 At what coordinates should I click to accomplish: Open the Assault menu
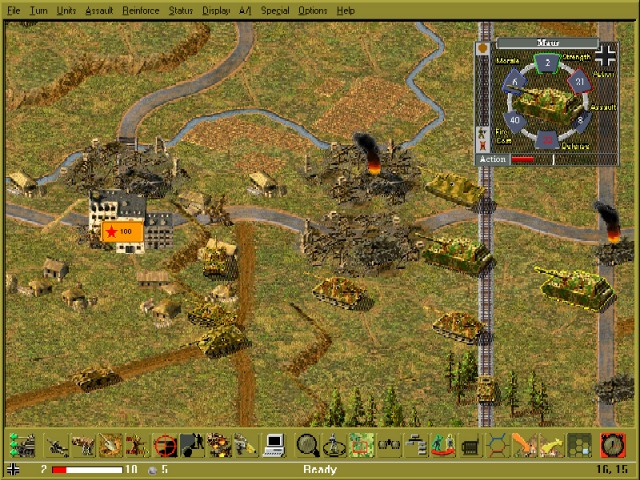tap(99, 10)
